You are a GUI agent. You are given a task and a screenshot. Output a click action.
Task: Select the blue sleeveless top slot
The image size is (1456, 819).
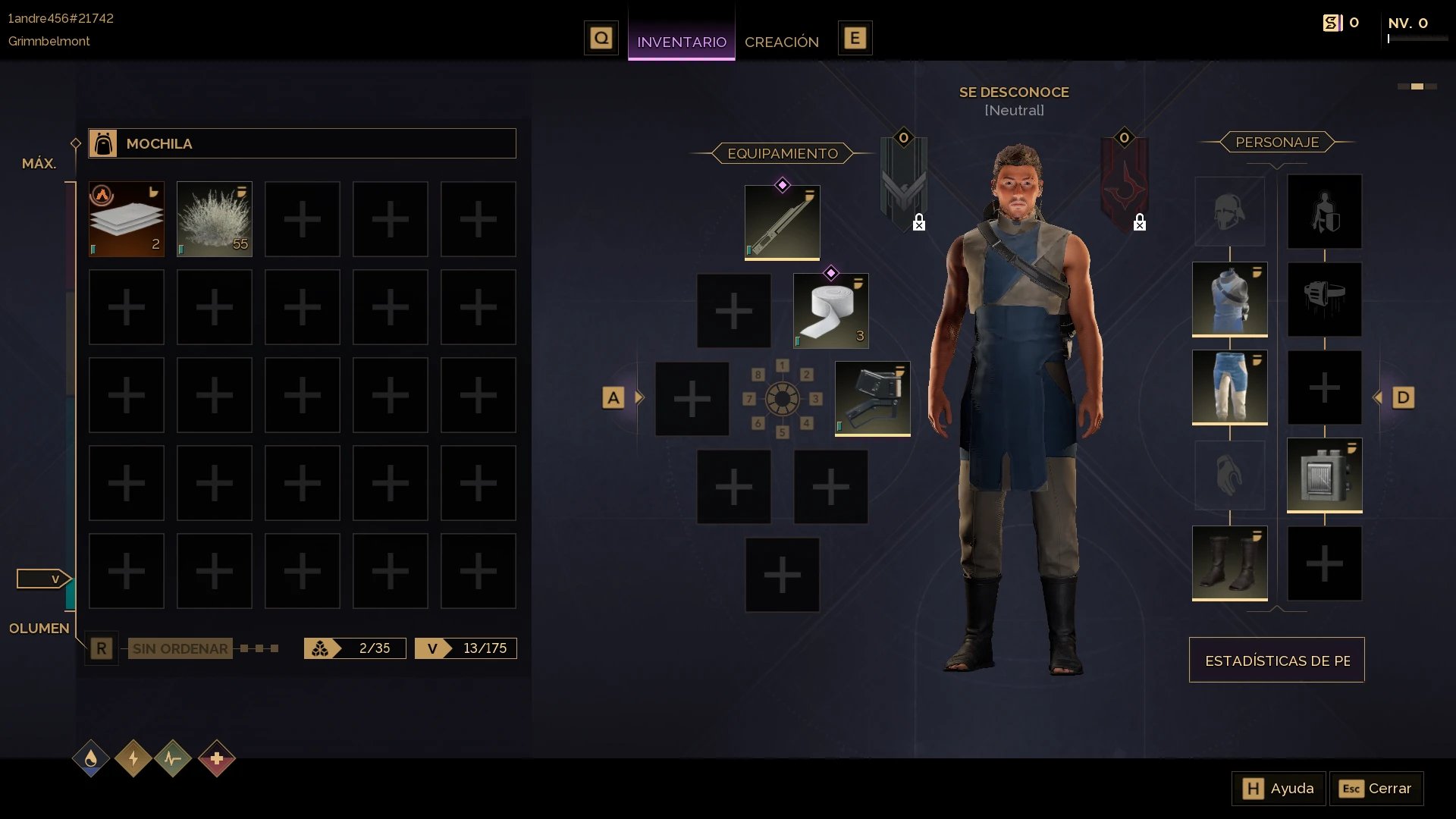tap(1229, 299)
